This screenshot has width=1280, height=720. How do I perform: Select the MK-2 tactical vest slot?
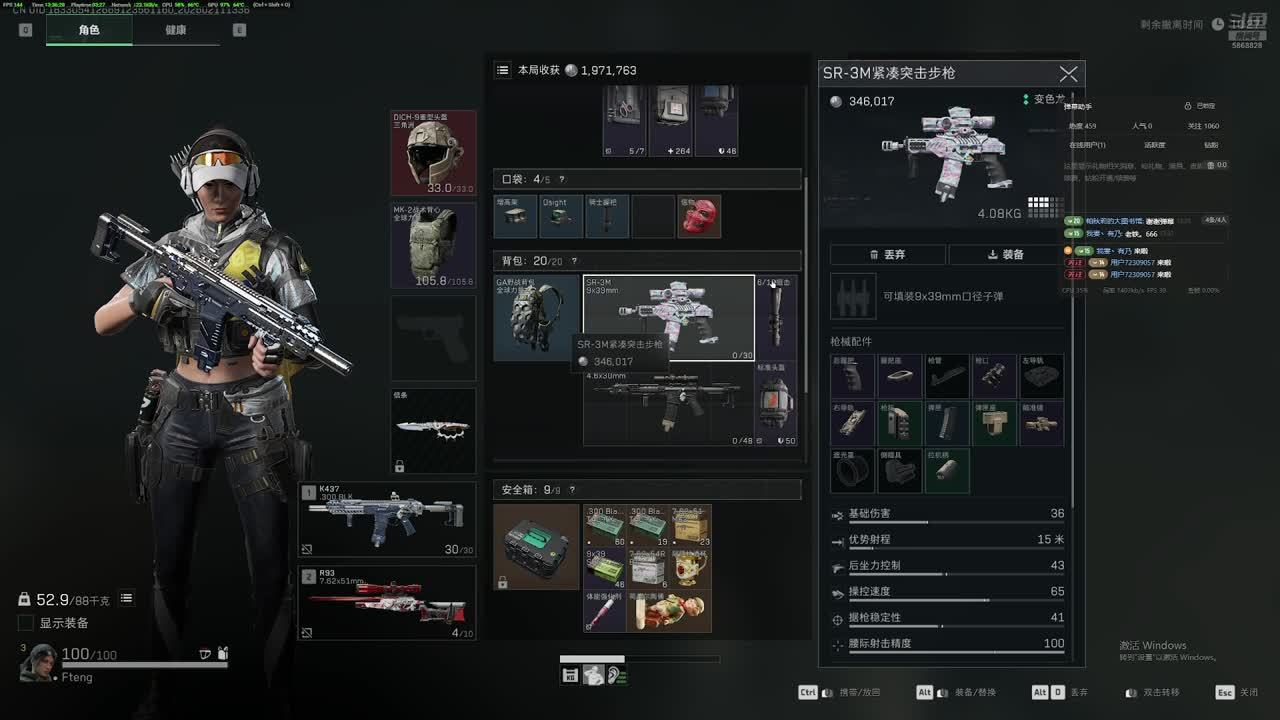[433, 245]
